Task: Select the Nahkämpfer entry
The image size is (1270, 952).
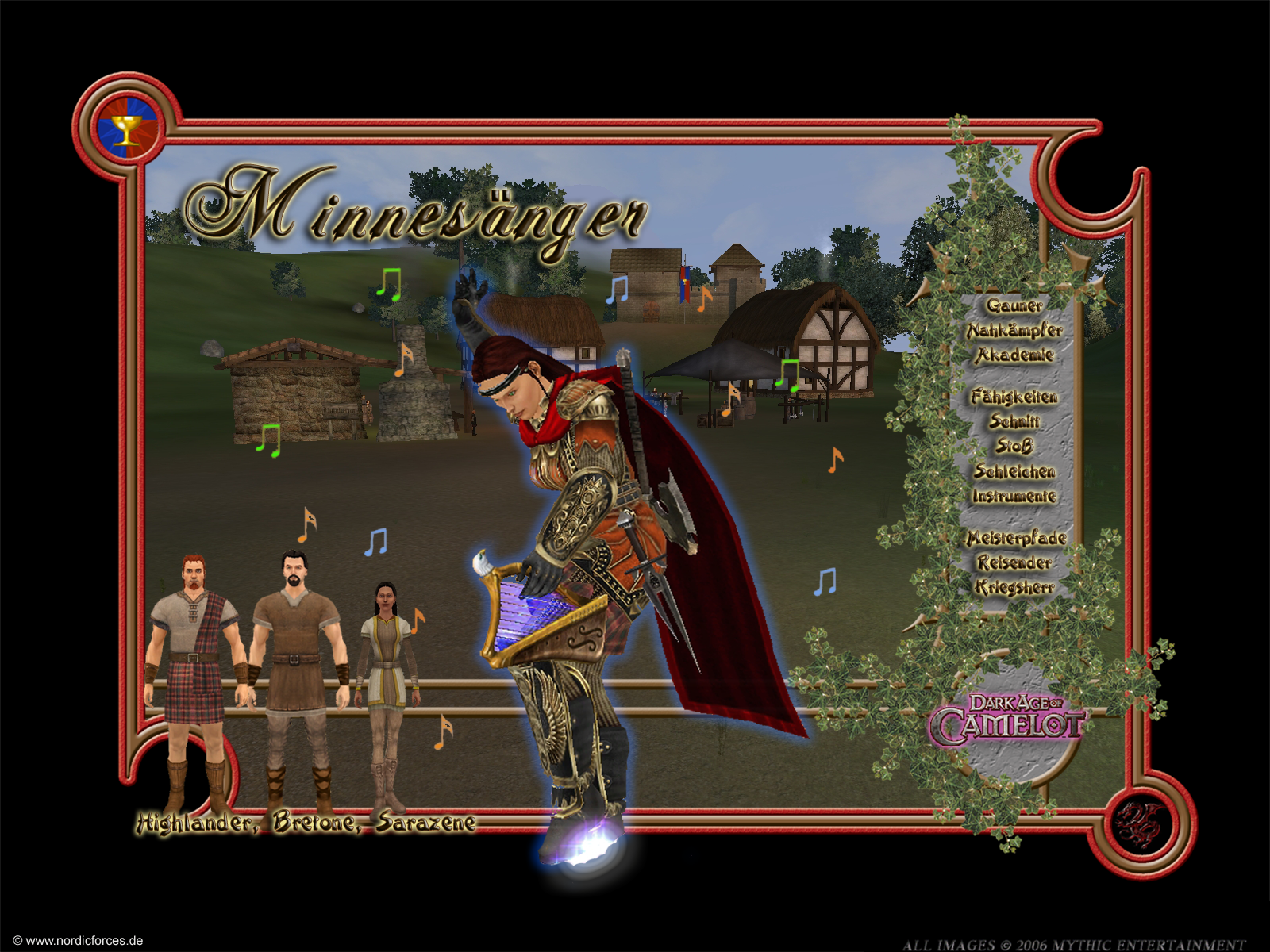Action: pyautogui.click(x=1014, y=330)
